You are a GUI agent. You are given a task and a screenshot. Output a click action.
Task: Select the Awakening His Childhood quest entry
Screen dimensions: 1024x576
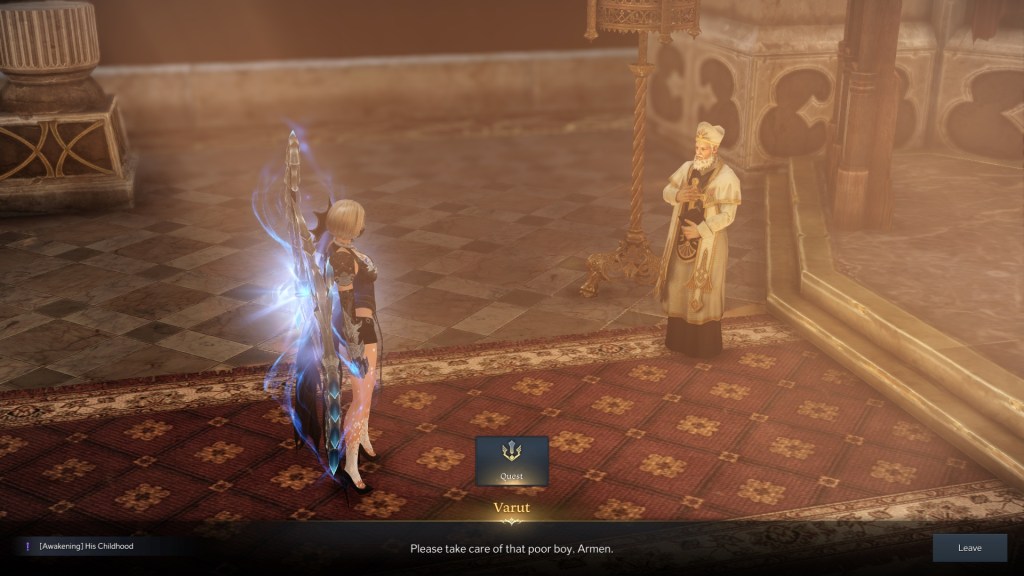click(x=86, y=546)
